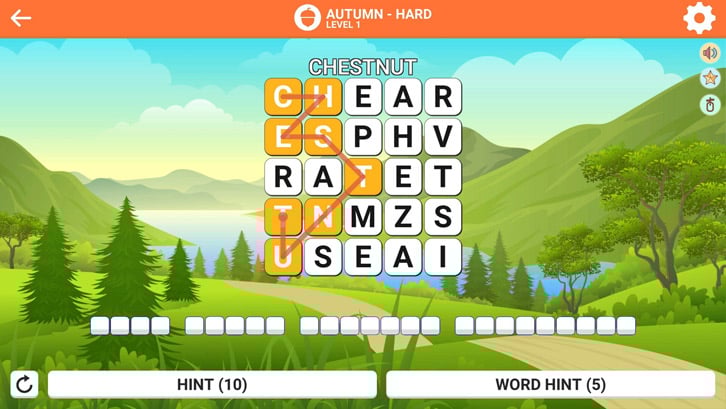Screen dimensions: 726x409
Task: Choose the highlighted letter U tile
Action: (284, 257)
